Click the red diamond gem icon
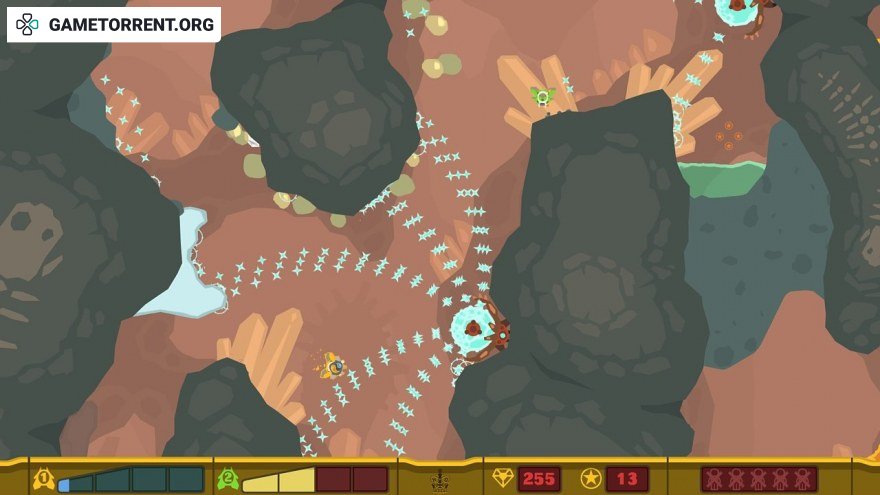880x495 pixels. 502,479
